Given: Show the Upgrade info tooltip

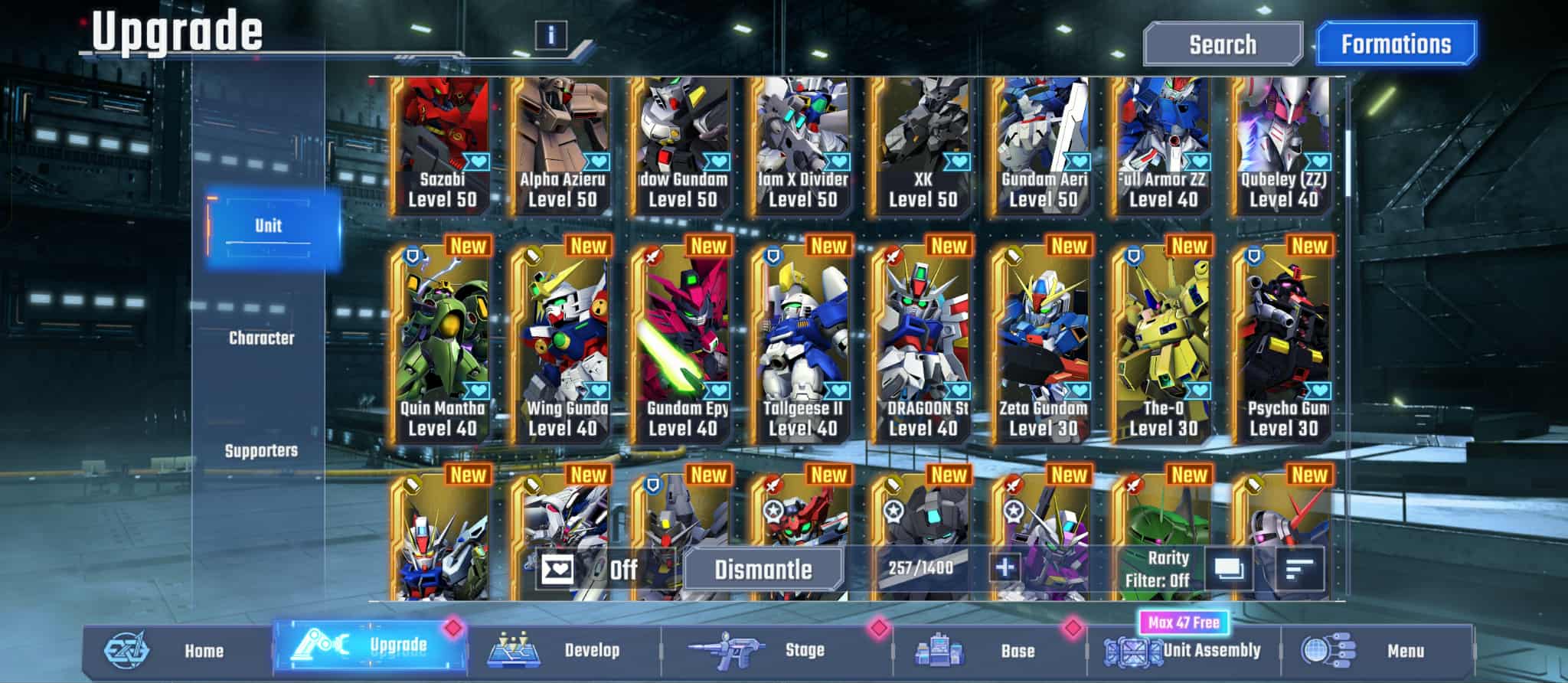Looking at the screenshot, I should 550,34.
